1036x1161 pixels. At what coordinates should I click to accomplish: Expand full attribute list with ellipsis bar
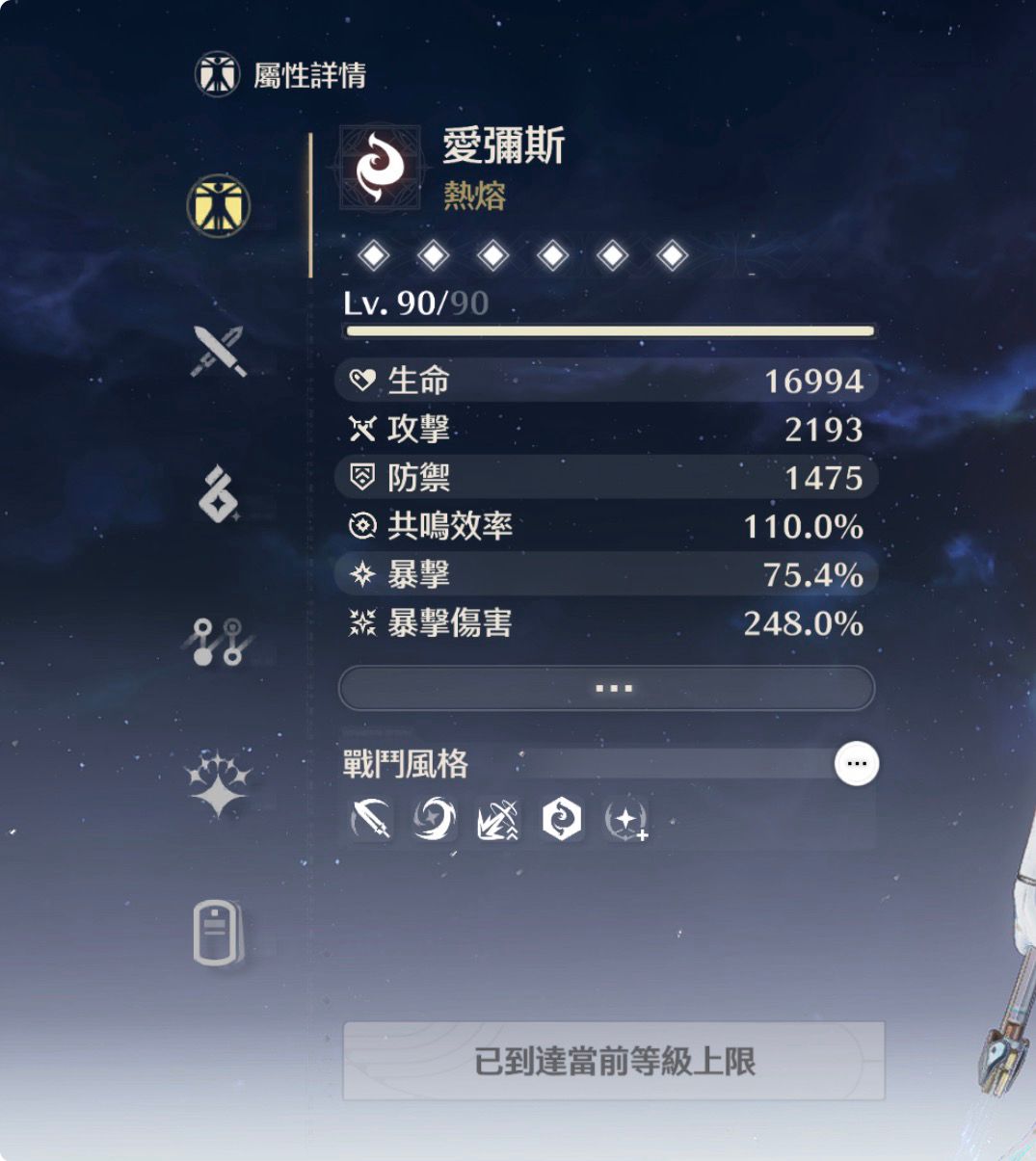coord(607,688)
